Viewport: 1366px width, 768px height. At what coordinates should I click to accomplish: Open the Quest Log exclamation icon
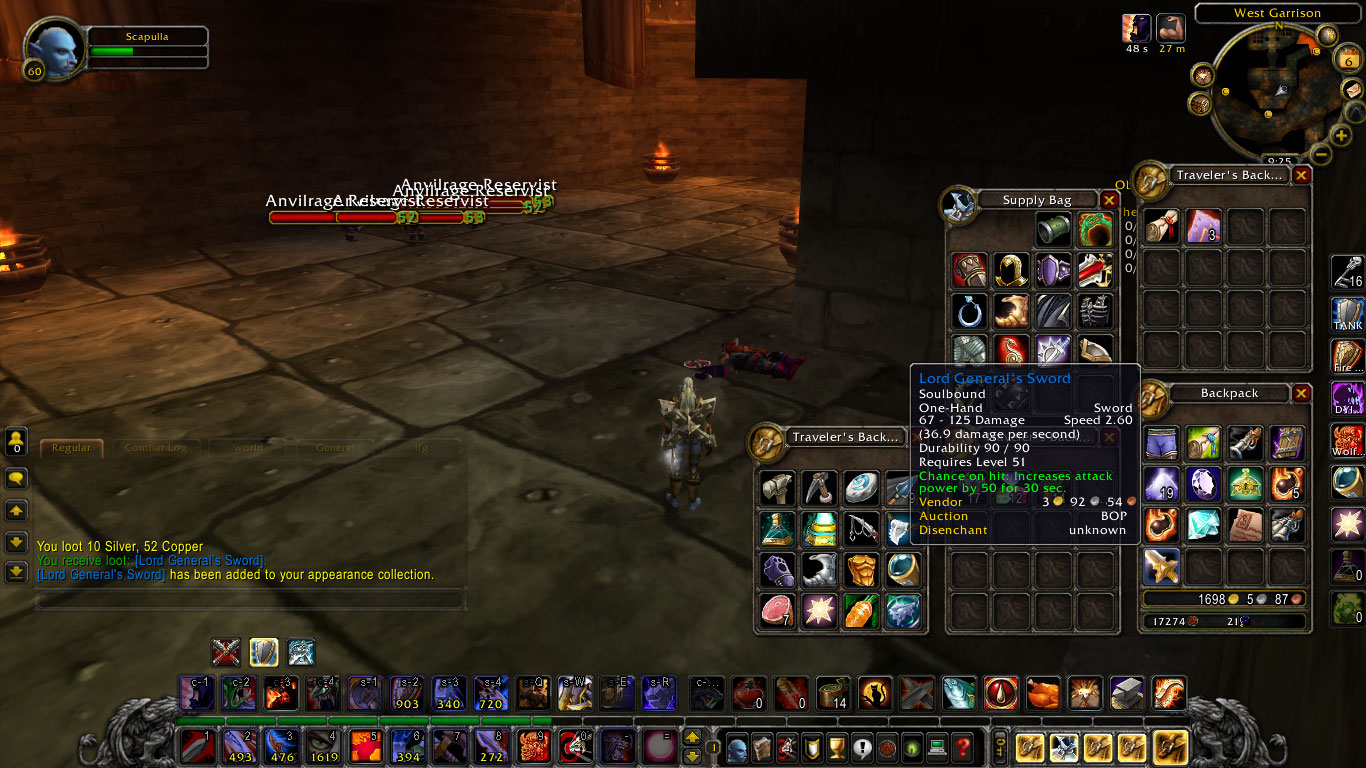pos(862,747)
